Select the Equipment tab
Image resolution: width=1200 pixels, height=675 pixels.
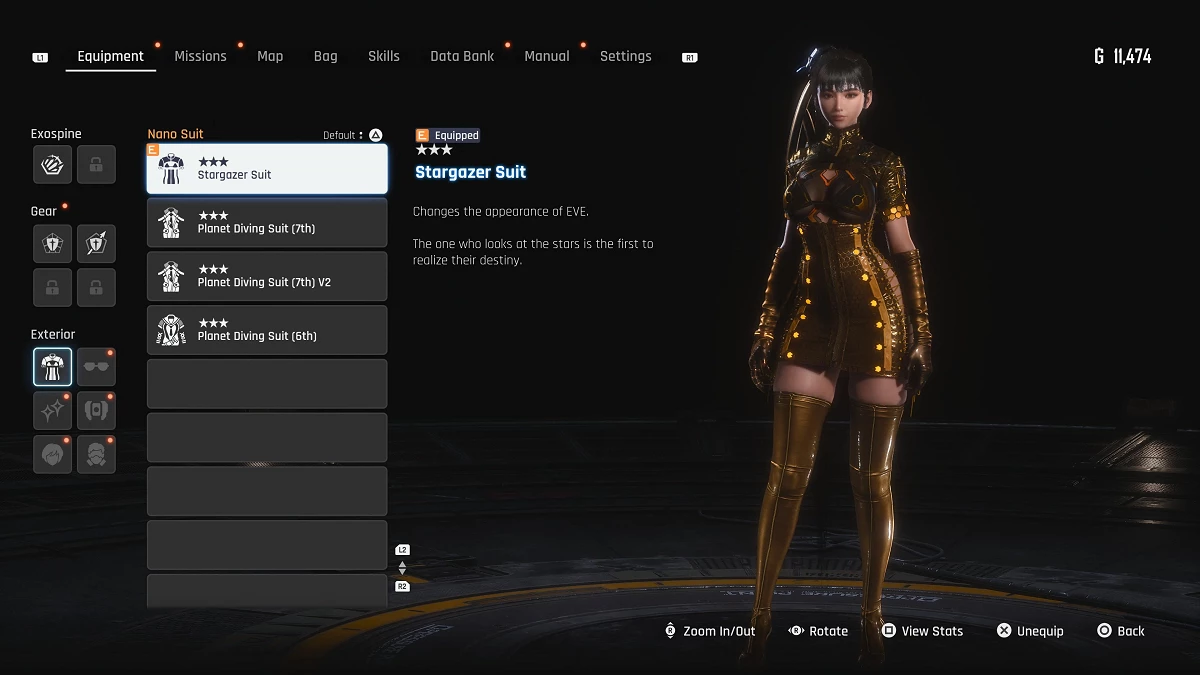point(110,57)
